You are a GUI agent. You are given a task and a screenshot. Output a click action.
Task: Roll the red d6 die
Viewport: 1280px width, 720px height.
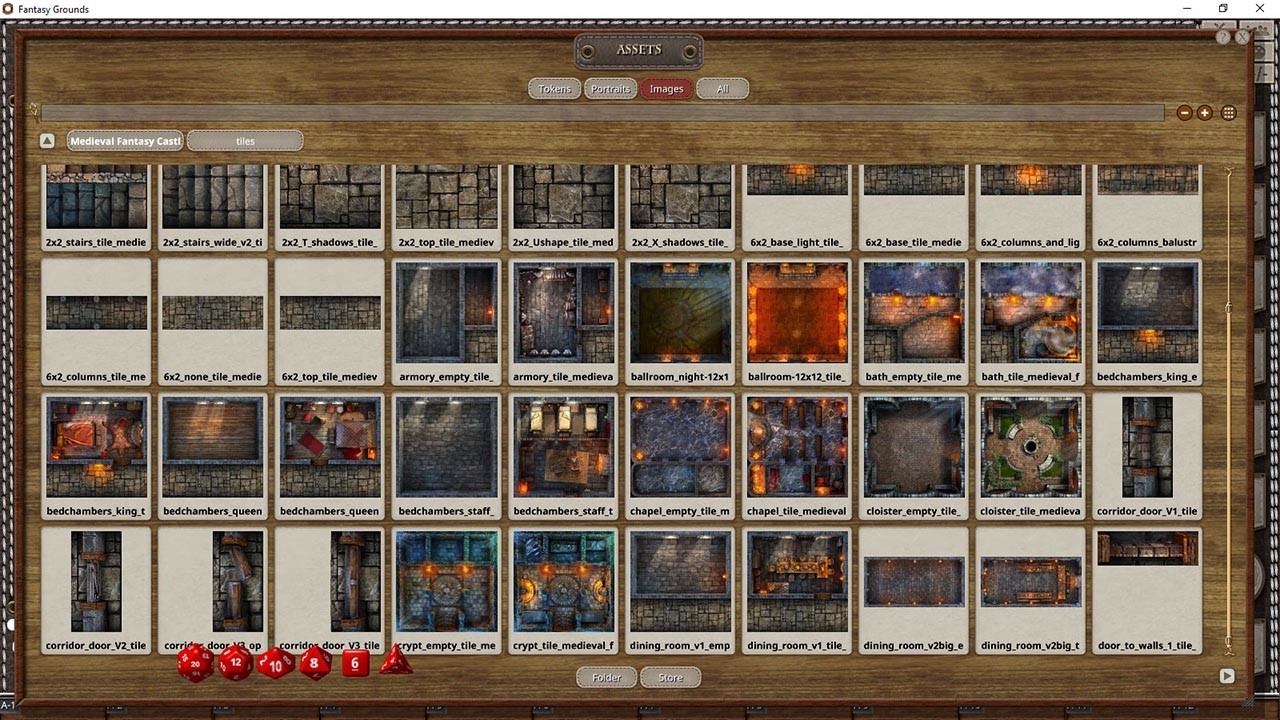pos(355,662)
